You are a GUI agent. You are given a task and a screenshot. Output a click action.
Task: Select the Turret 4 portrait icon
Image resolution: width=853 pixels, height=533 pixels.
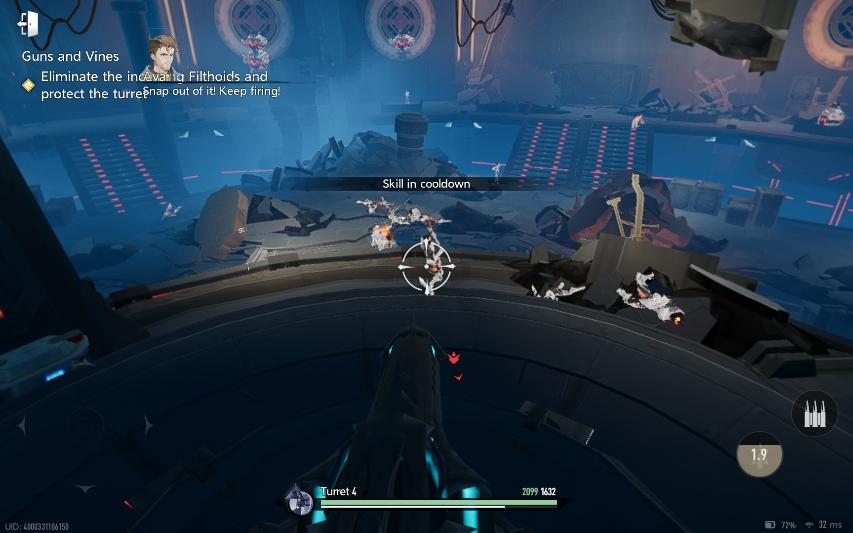click(298, 500)
